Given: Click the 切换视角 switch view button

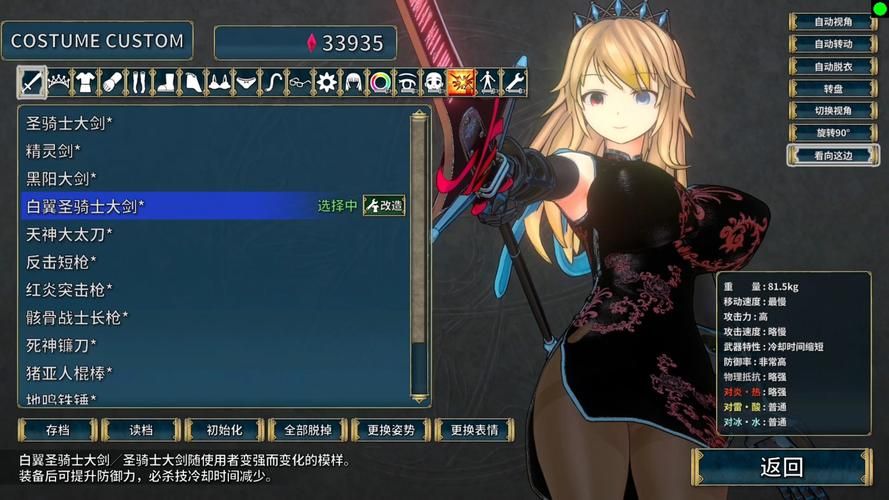Looking at the screenshot, I should click(832, 111).
